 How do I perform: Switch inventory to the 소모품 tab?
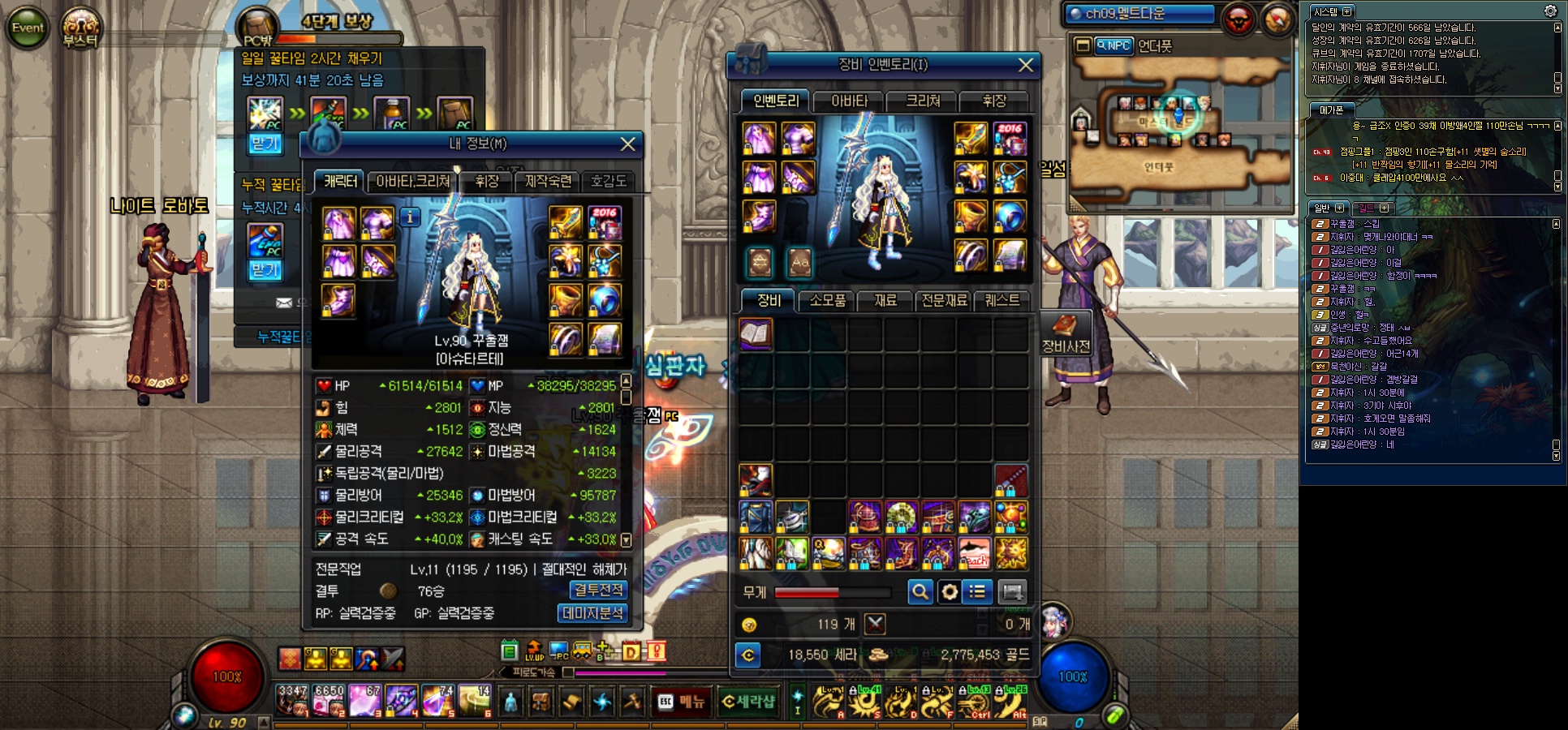pos(827,300)
